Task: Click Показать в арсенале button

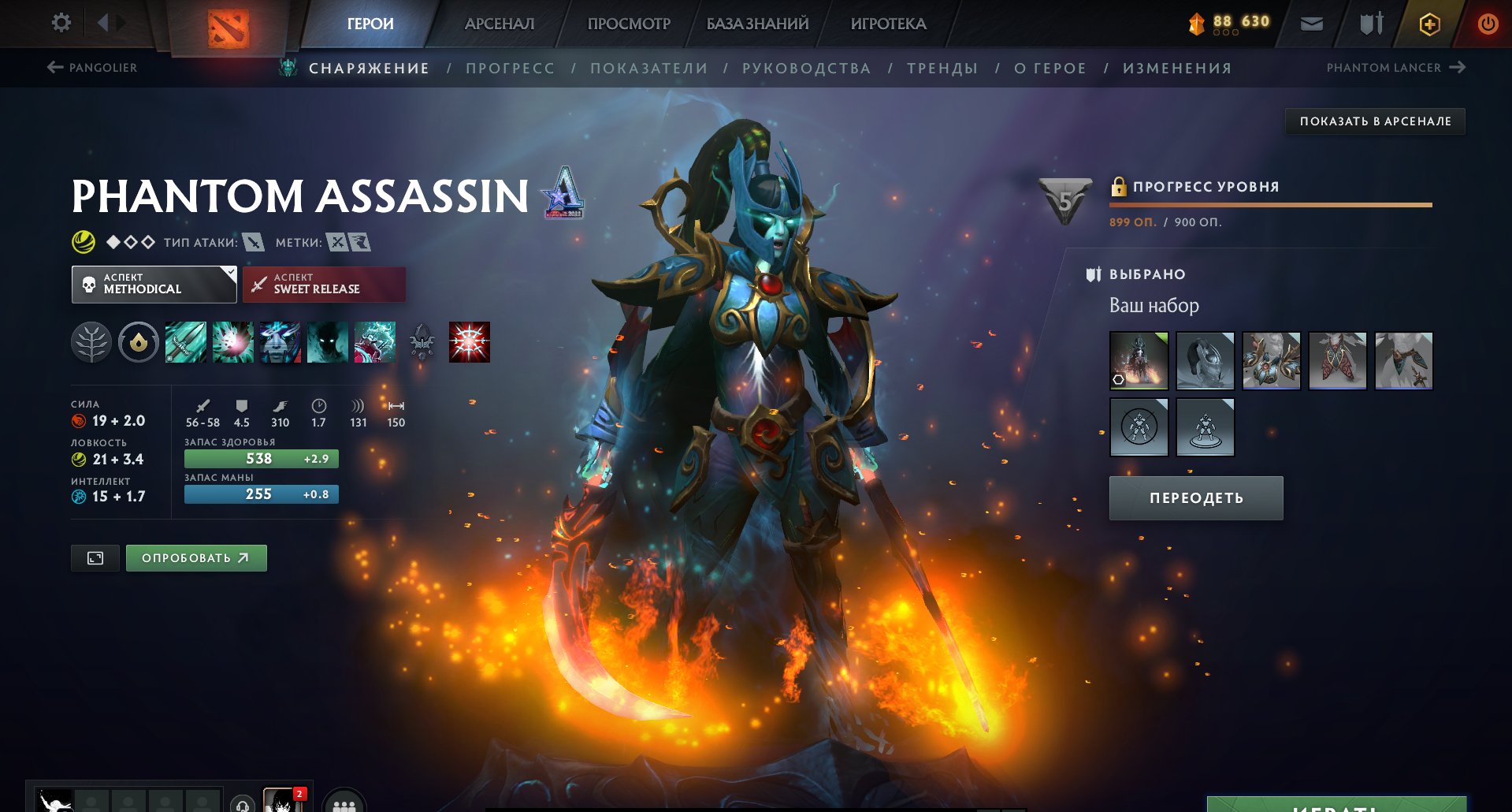Action: coord(1375,121)
